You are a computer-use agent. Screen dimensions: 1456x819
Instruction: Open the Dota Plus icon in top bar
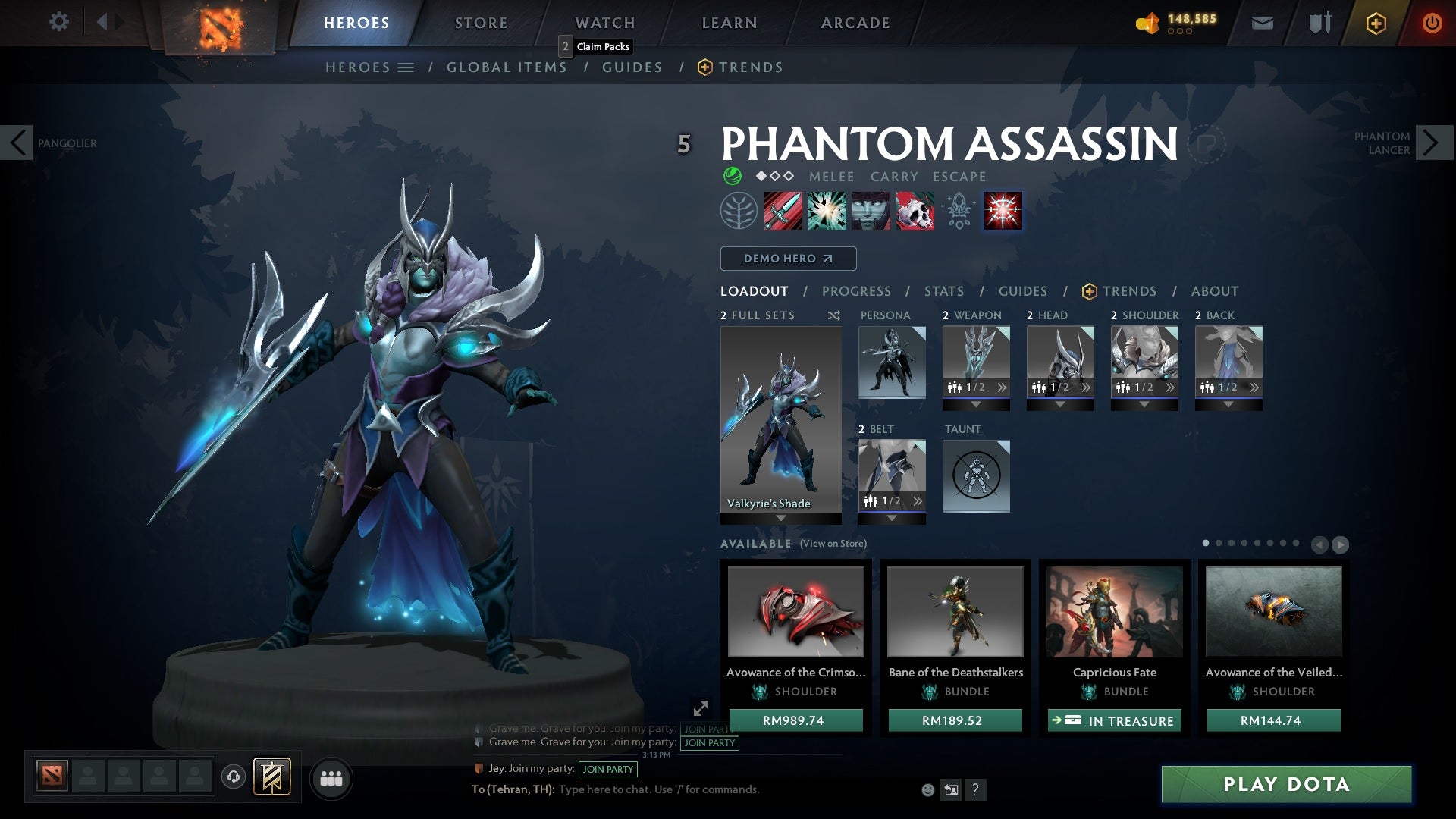1375,23
